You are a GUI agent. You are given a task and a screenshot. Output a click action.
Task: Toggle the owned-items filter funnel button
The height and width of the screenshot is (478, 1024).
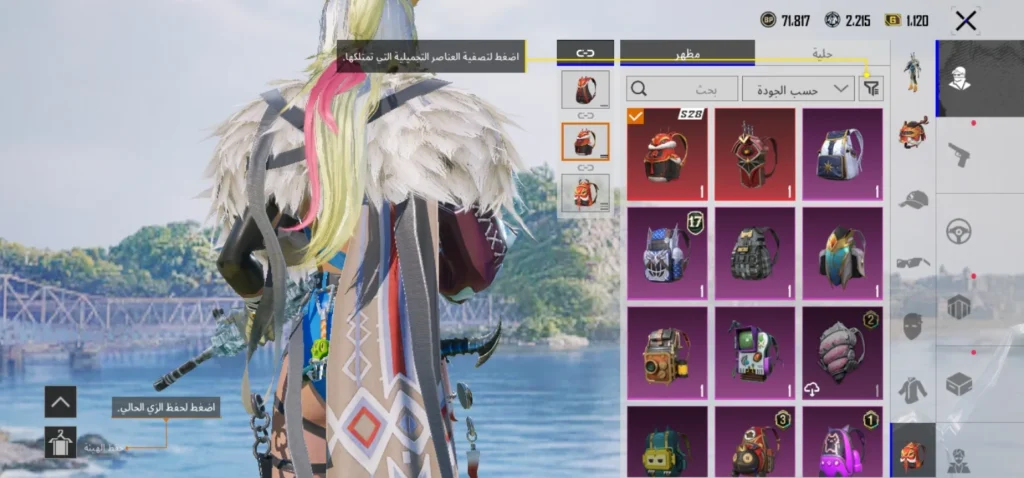click(x=871, y=89)
